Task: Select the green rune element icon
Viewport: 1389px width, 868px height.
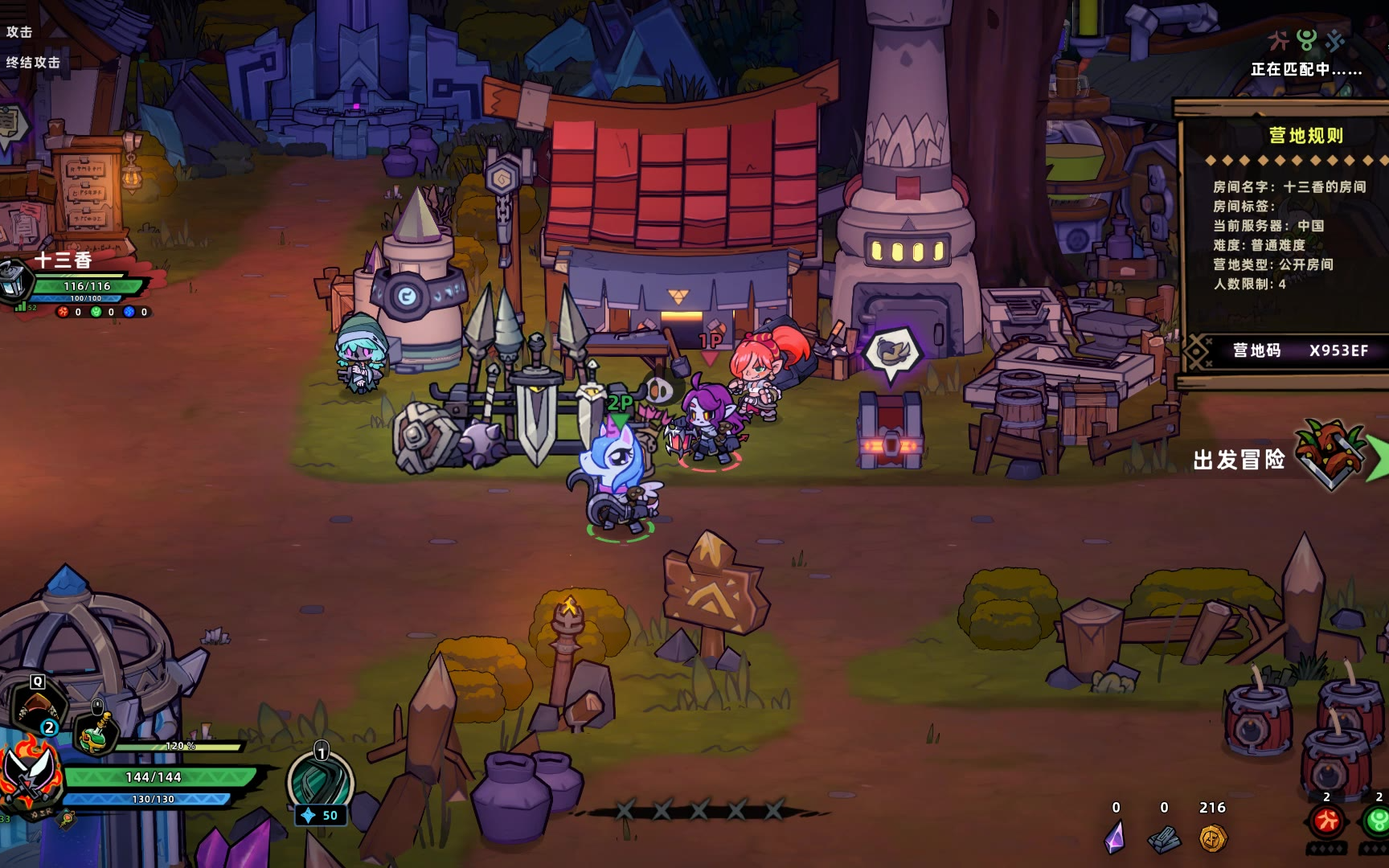Action: coord(1378,821)
